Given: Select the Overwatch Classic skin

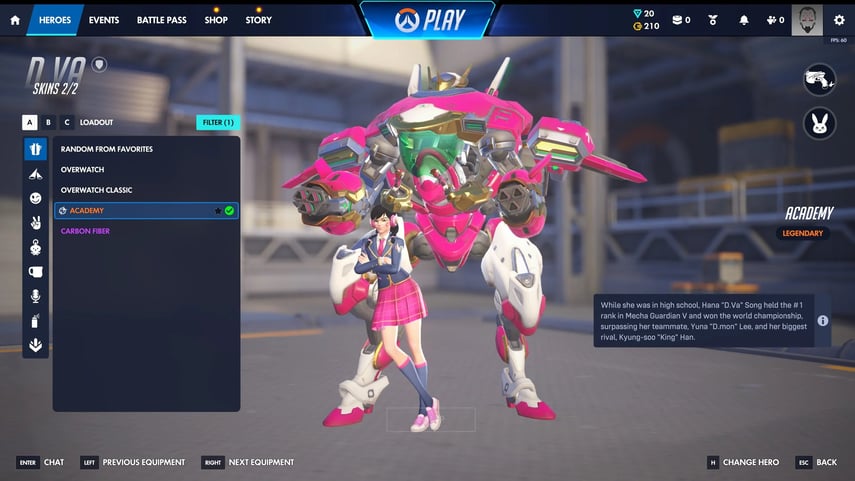Looking at the screenshot, I should pos(97,190).
